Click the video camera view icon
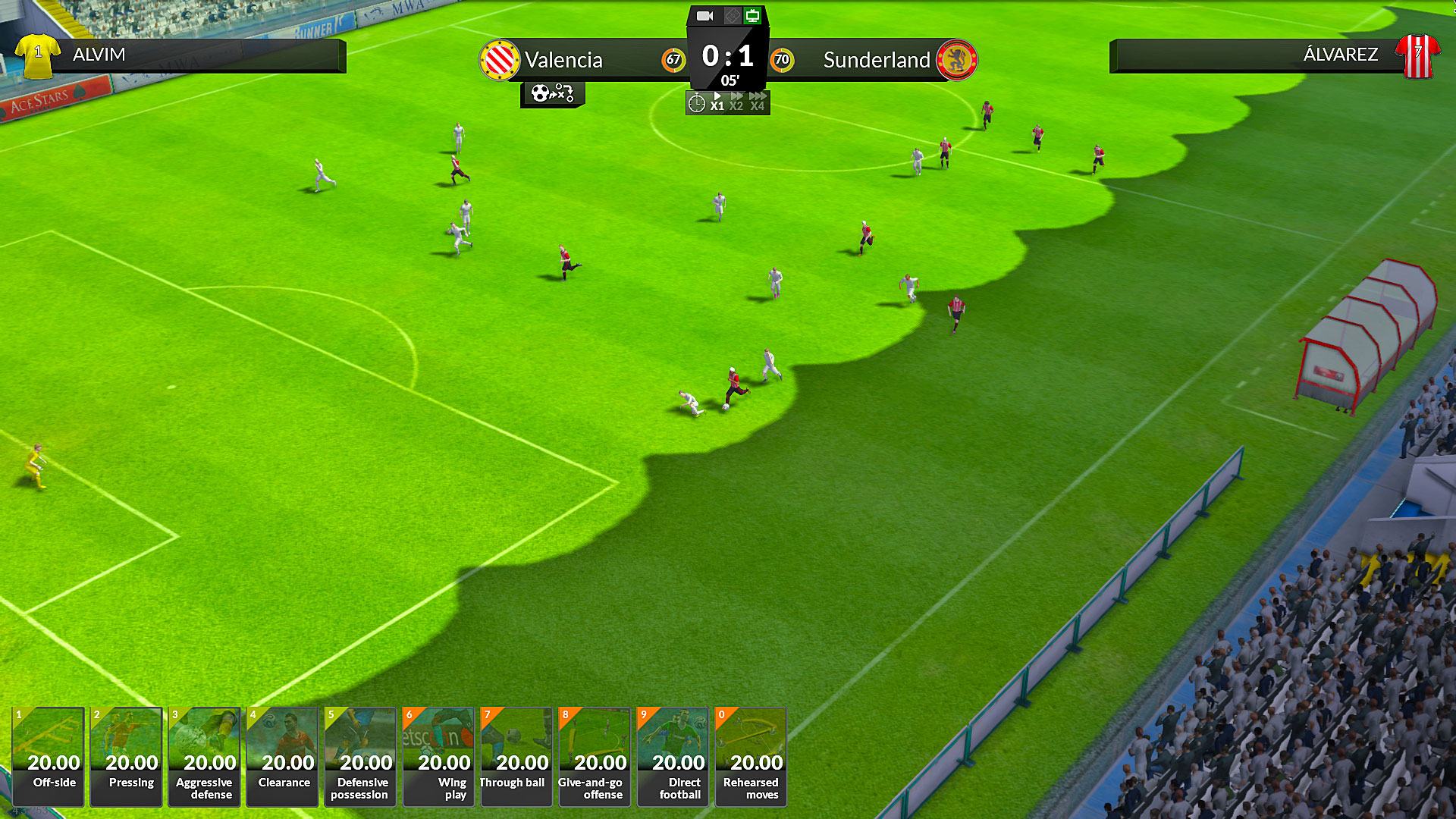The image size is (1456, 819). click(x=705, y=16)
